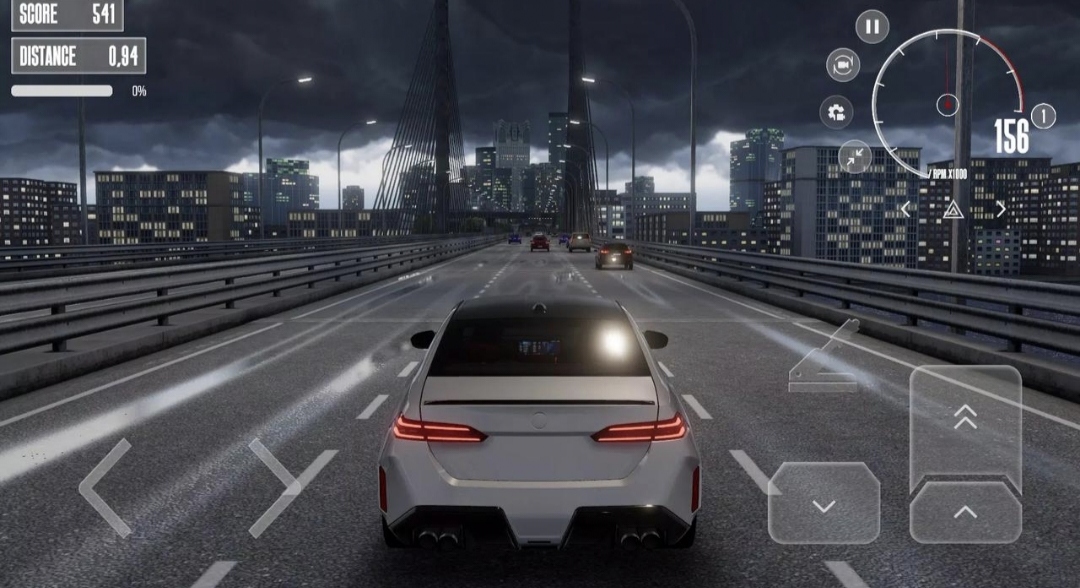1080x588 pixels.
Task: Steer right with the right arrow
Action: click(290, 488)
